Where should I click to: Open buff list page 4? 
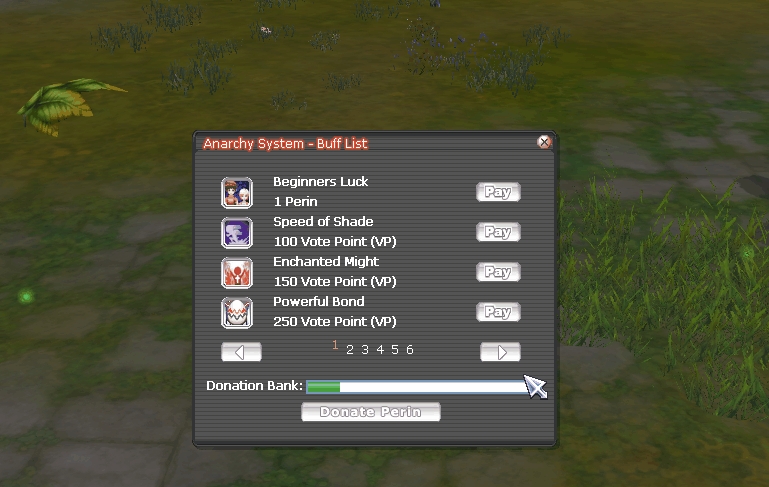[380, 350]
